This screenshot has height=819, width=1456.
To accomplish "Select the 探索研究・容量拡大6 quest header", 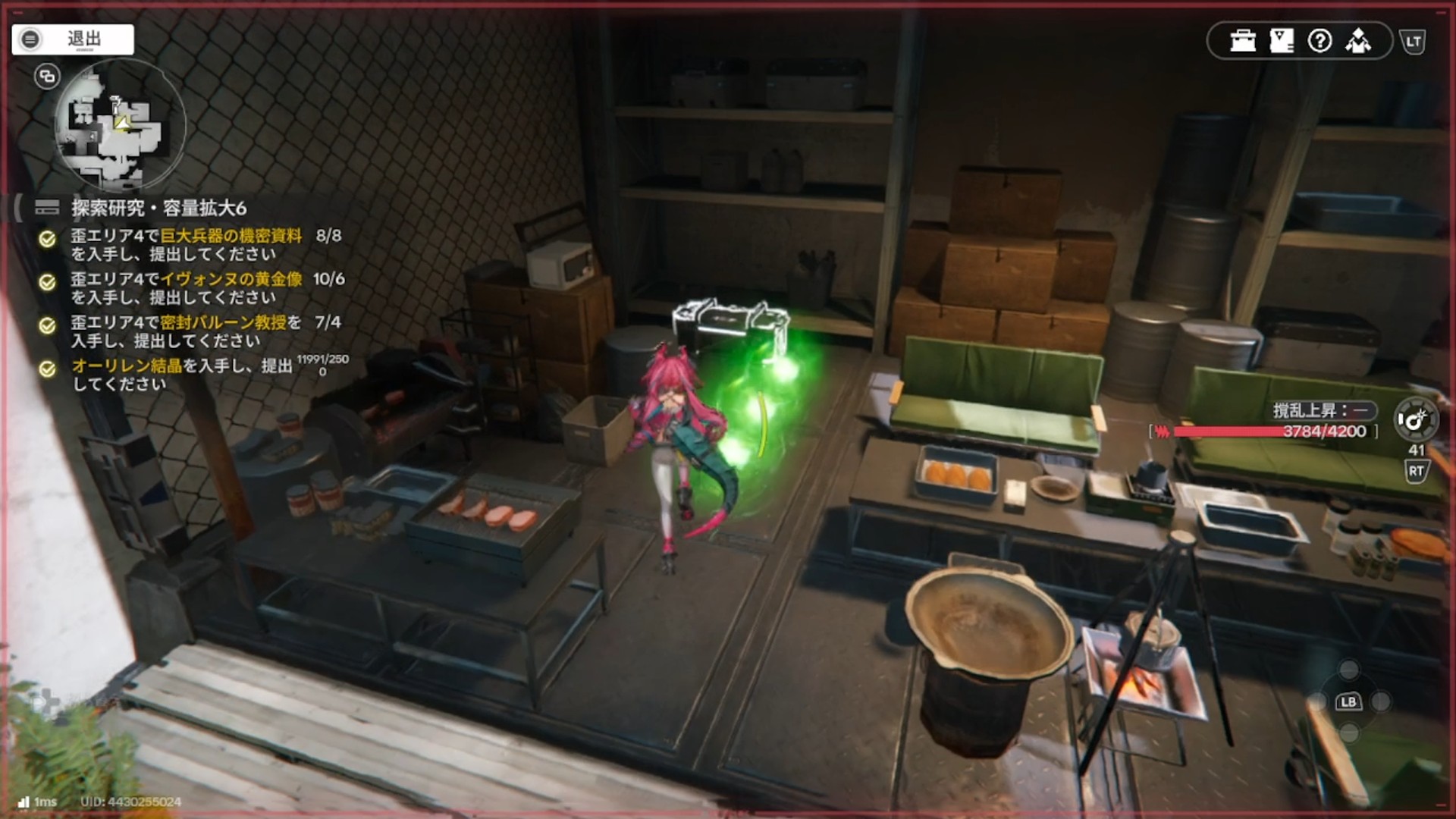I will [158, 208].
